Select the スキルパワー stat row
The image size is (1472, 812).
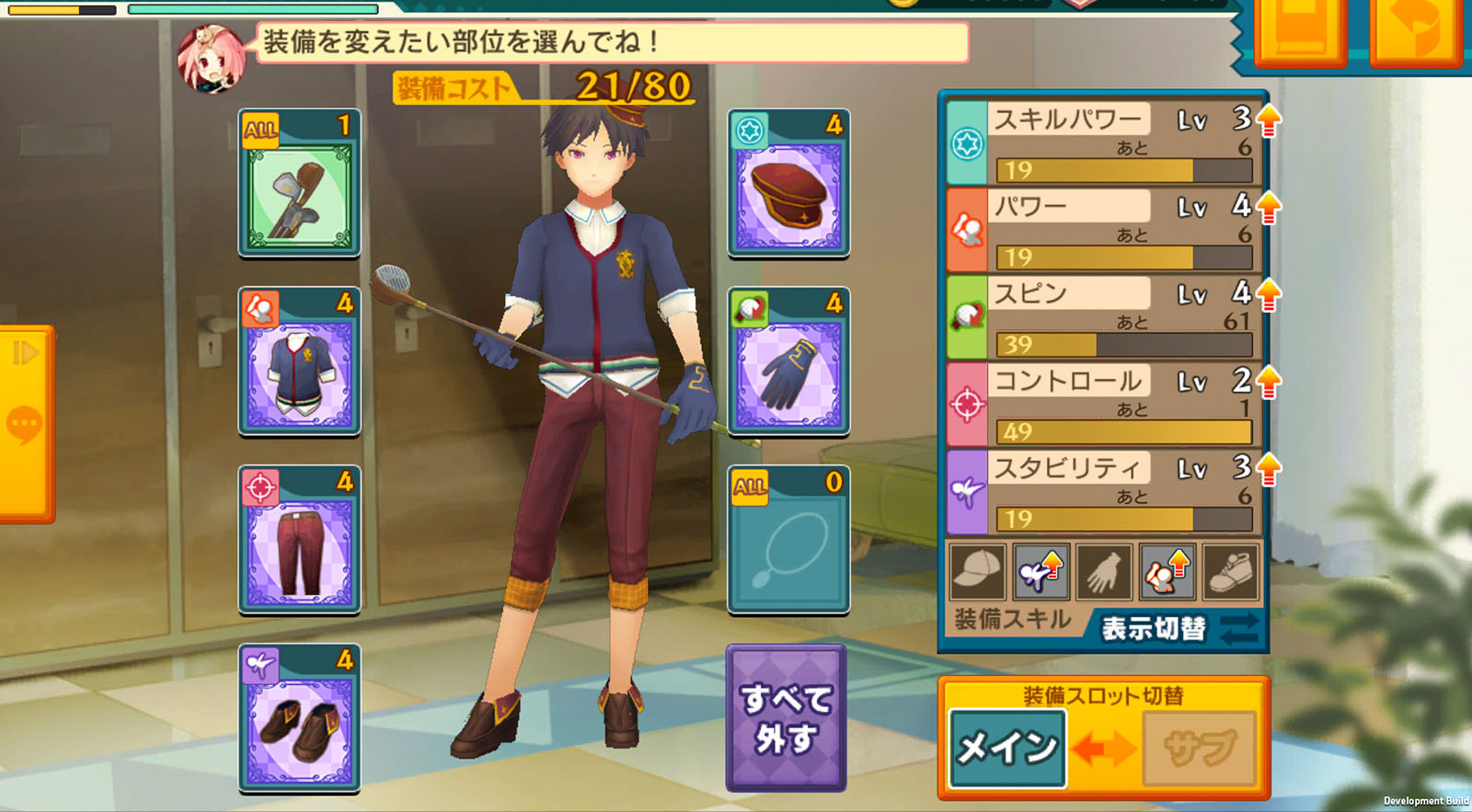[1104, 143]
